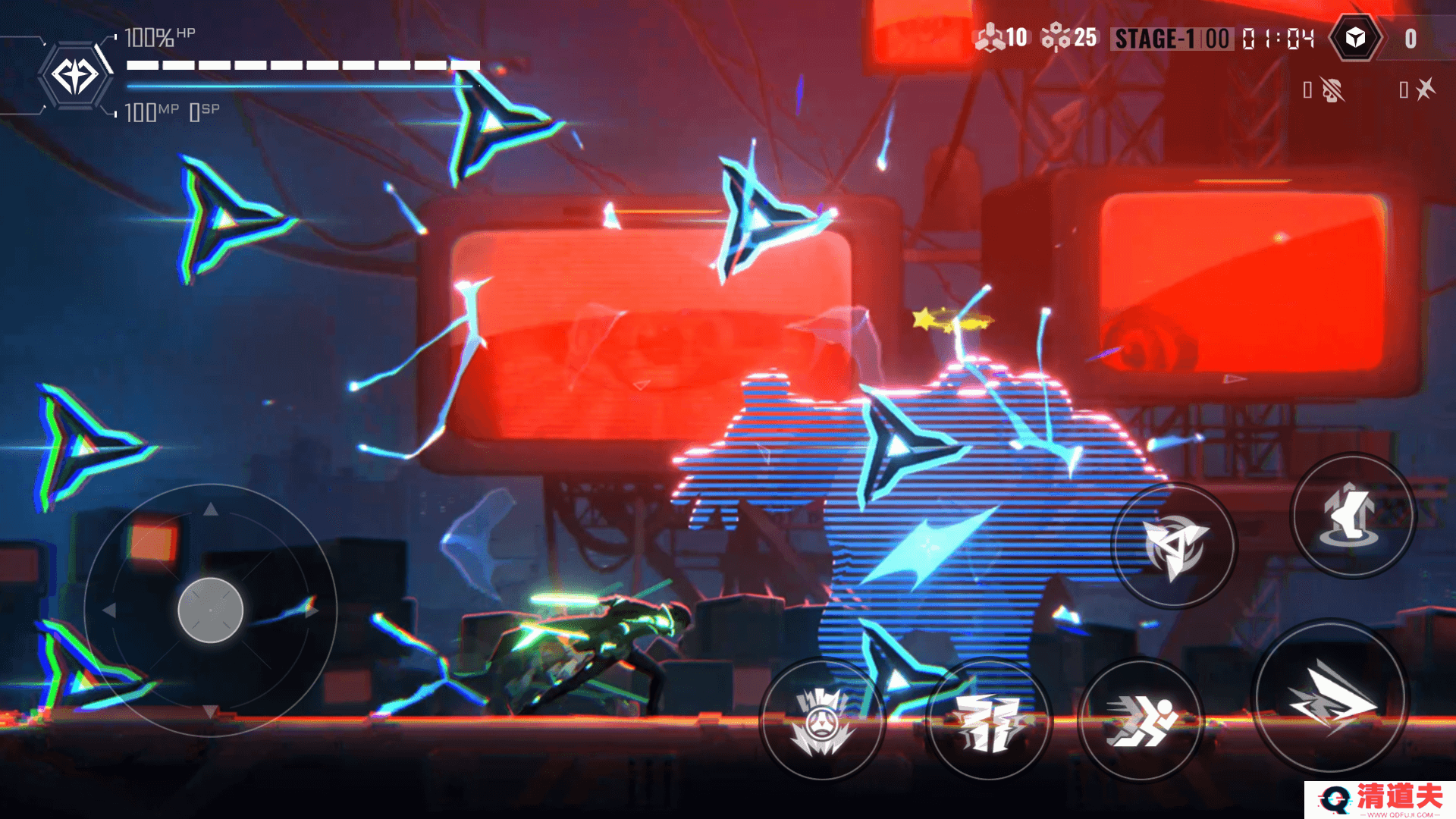Image resolution: width=1456 pixels, height=819 pixels.
Task: Tap the main attack slash button
Action: [1330, 698]
